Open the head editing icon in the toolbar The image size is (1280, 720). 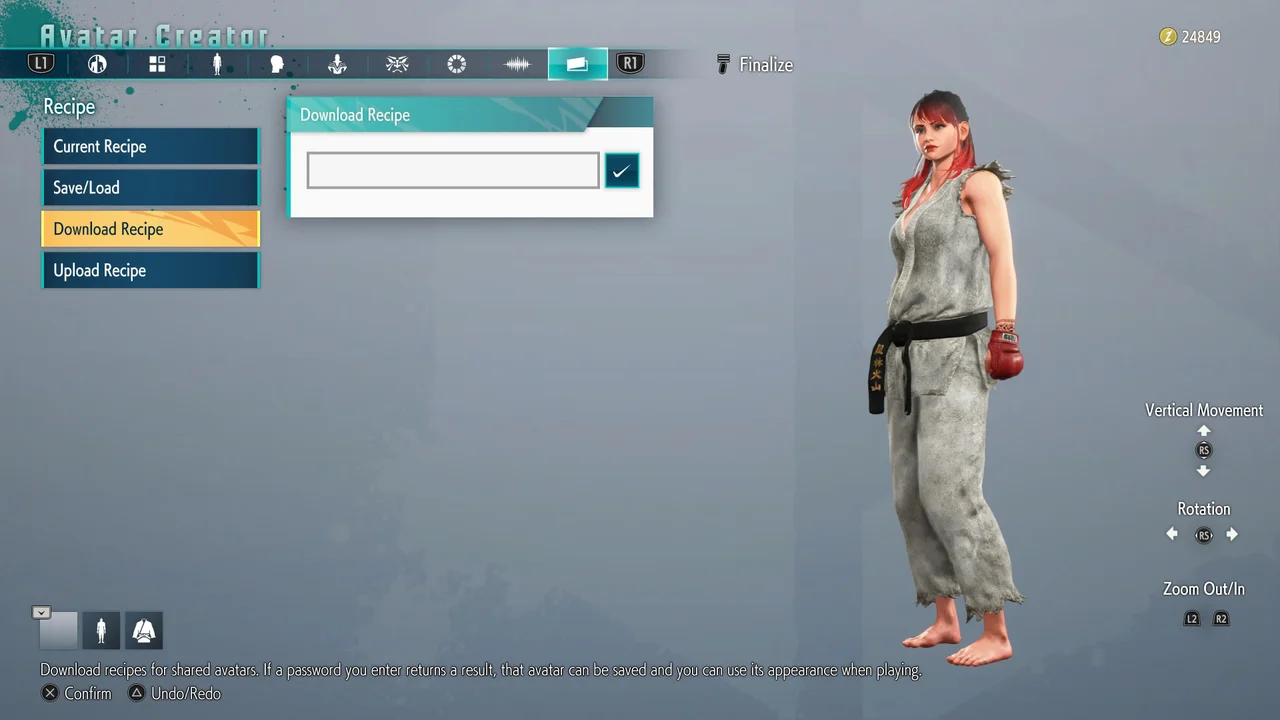[277, 64]
